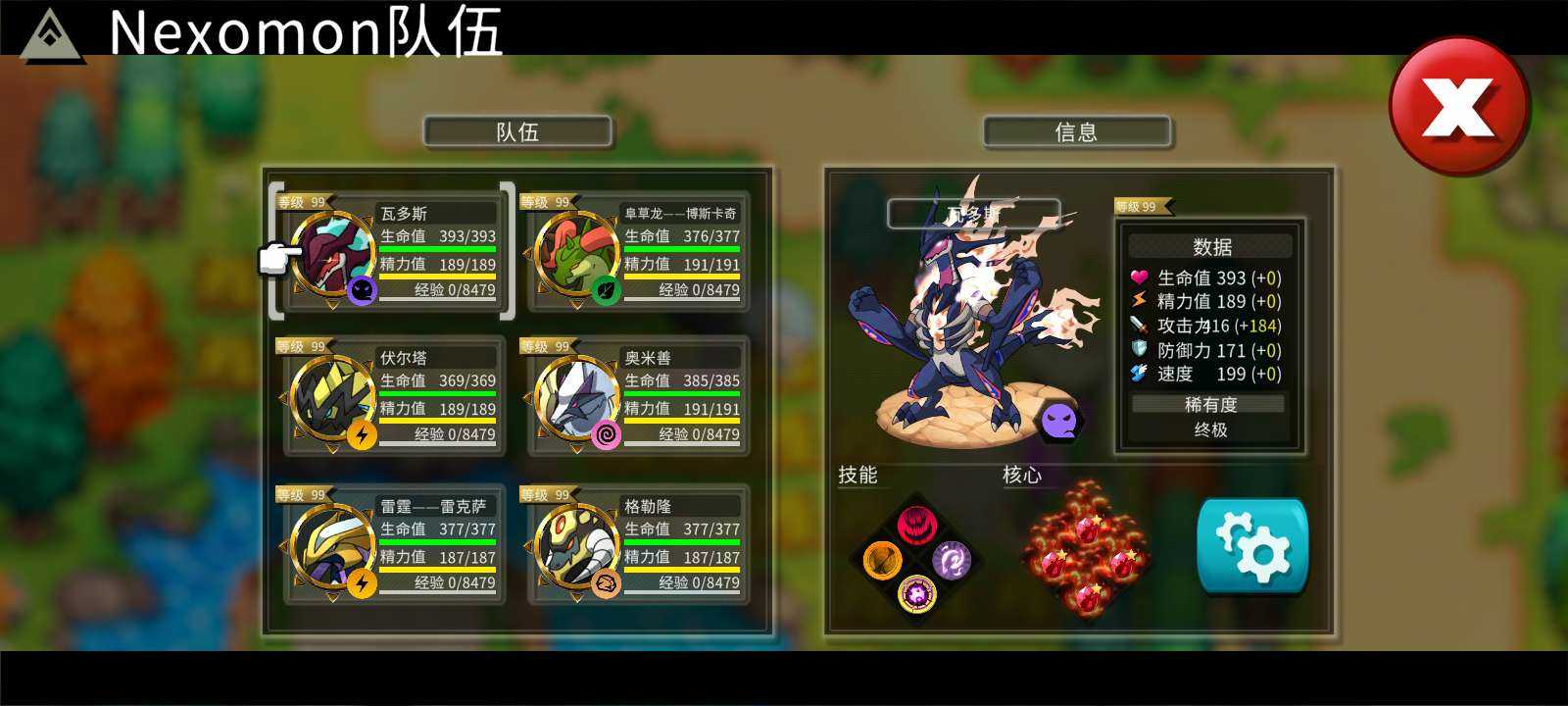Select 格勒隆 team slot
This screenshot has height=706, width=1568.
638,544
